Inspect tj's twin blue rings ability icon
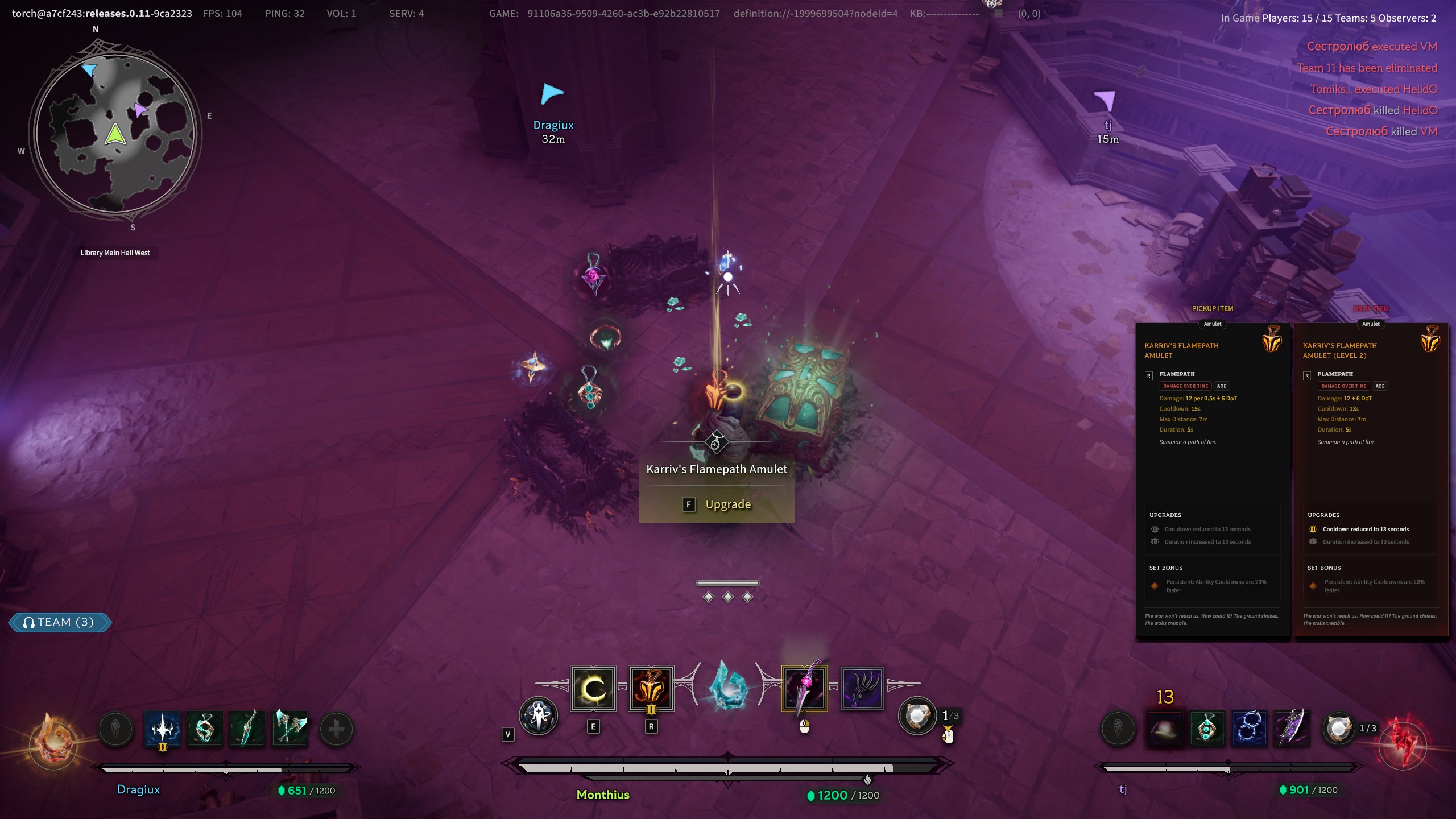Screen dimensions: 1456x819 pyautogui.click(x=1250, y=727)
